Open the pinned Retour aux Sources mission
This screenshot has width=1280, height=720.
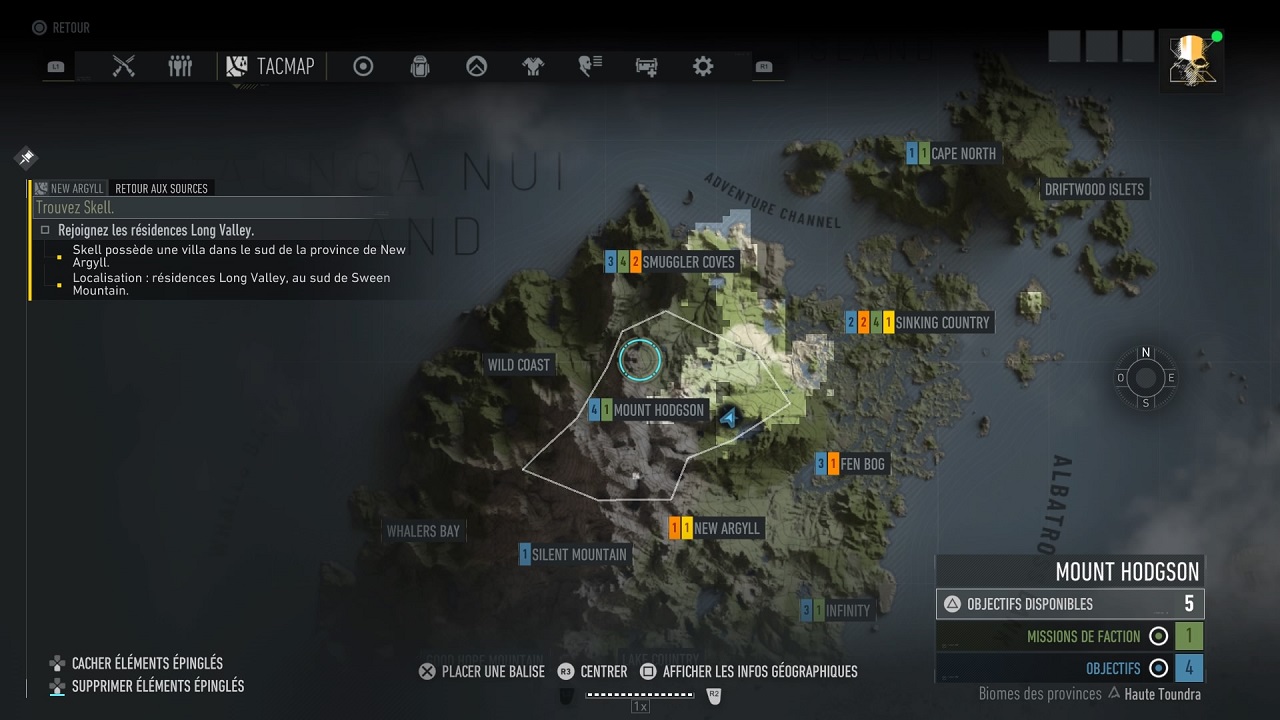[161, 188]
